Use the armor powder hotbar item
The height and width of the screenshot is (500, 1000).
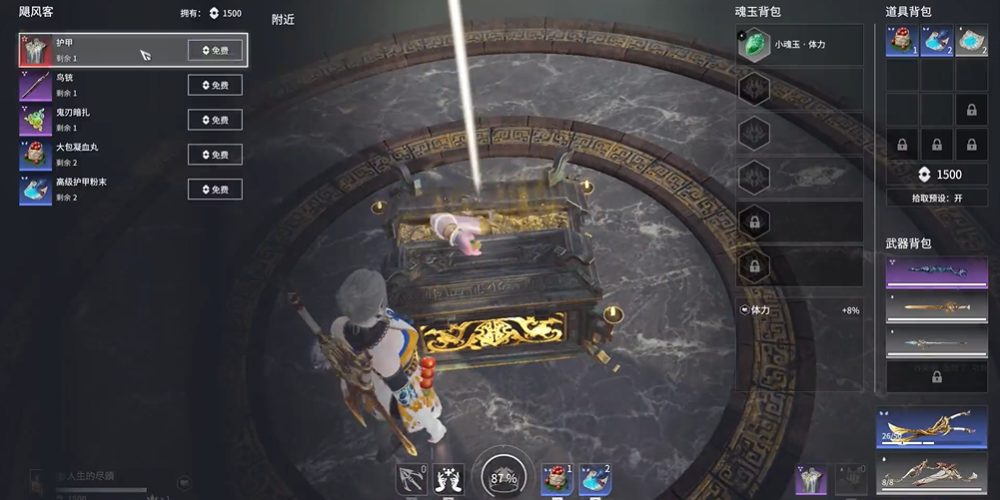pyautogui.click(x=595, y=479)
